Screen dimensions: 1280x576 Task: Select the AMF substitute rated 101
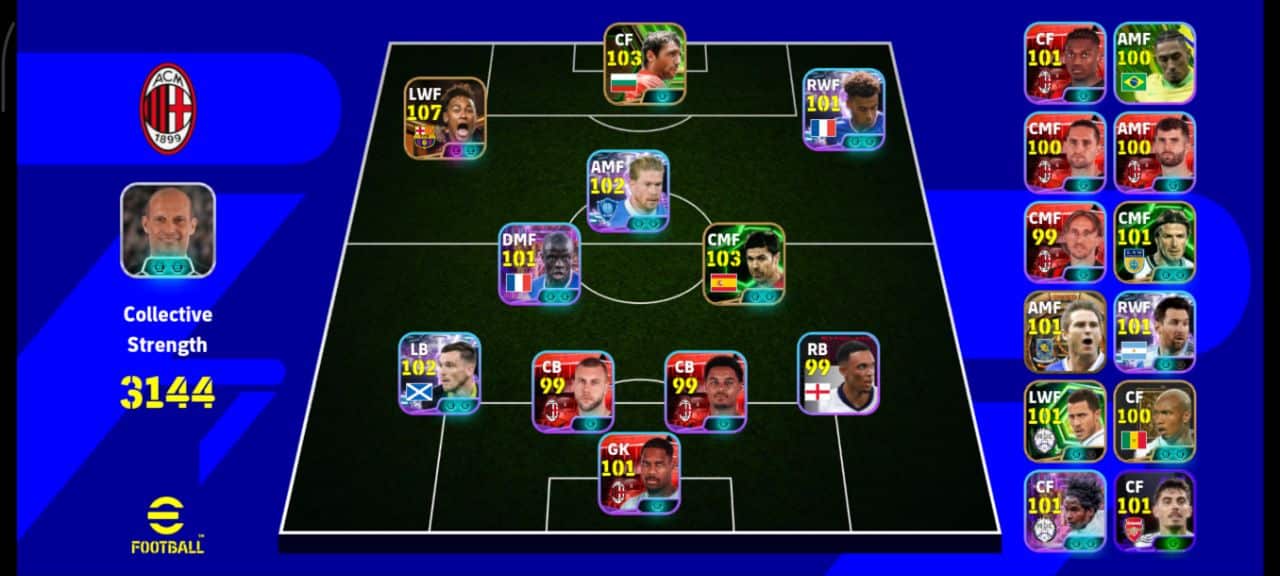[x=1065, y=332]
